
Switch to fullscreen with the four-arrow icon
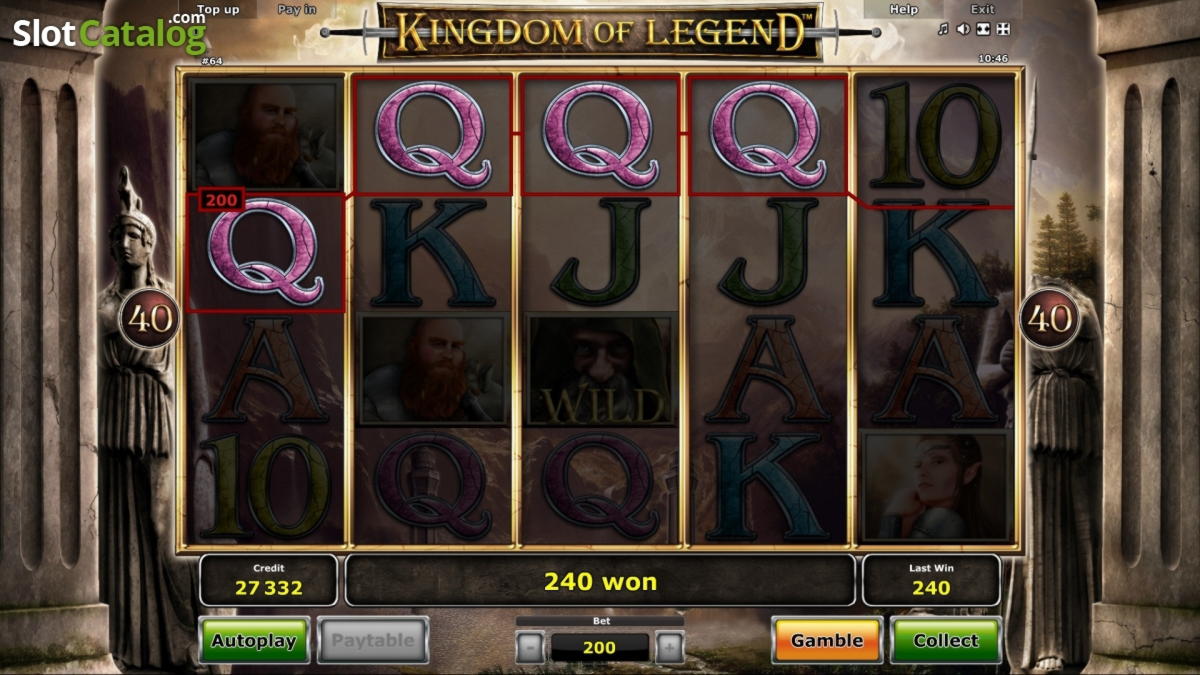1003,29
